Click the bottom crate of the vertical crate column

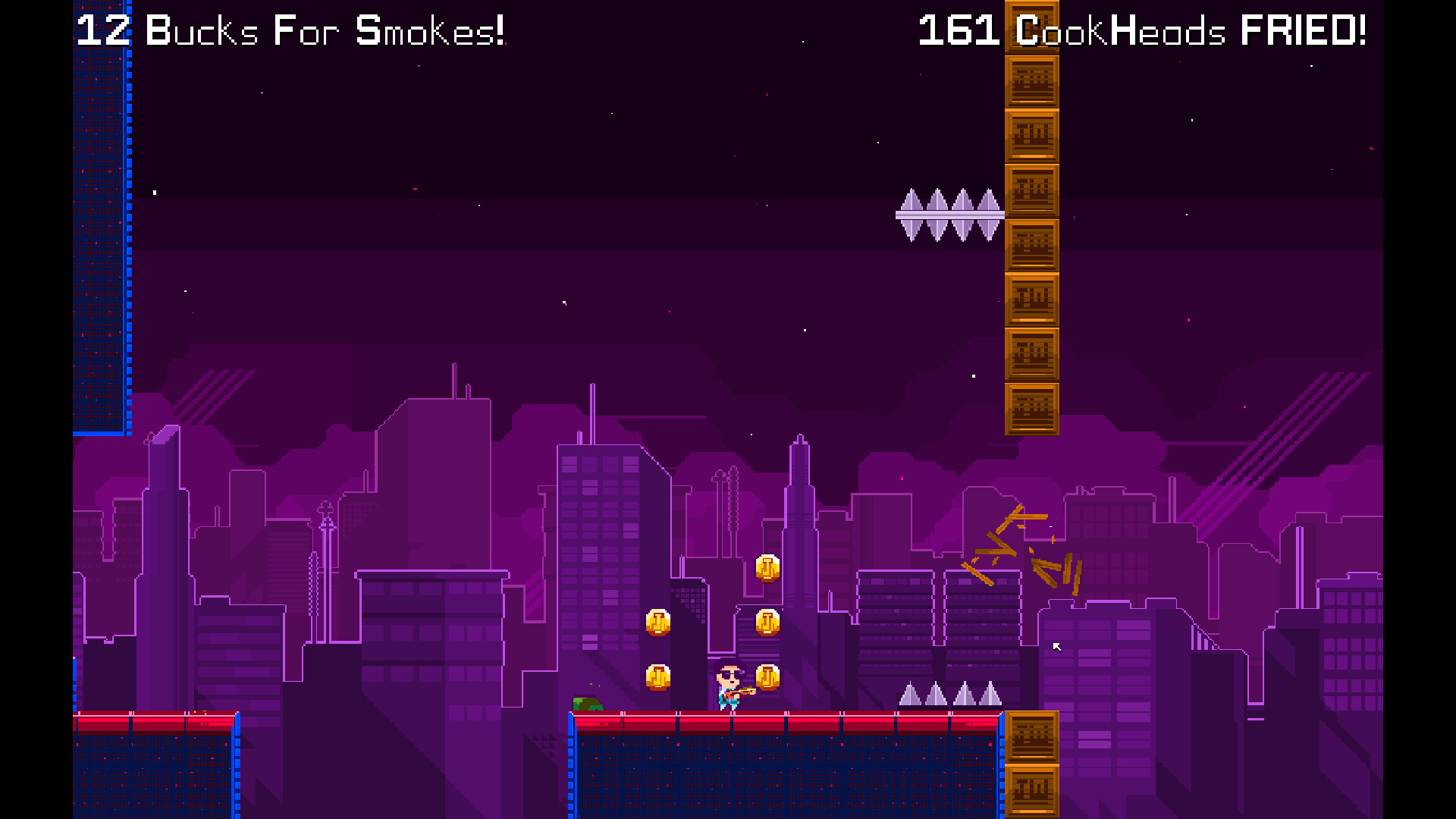pos(1030,409)
